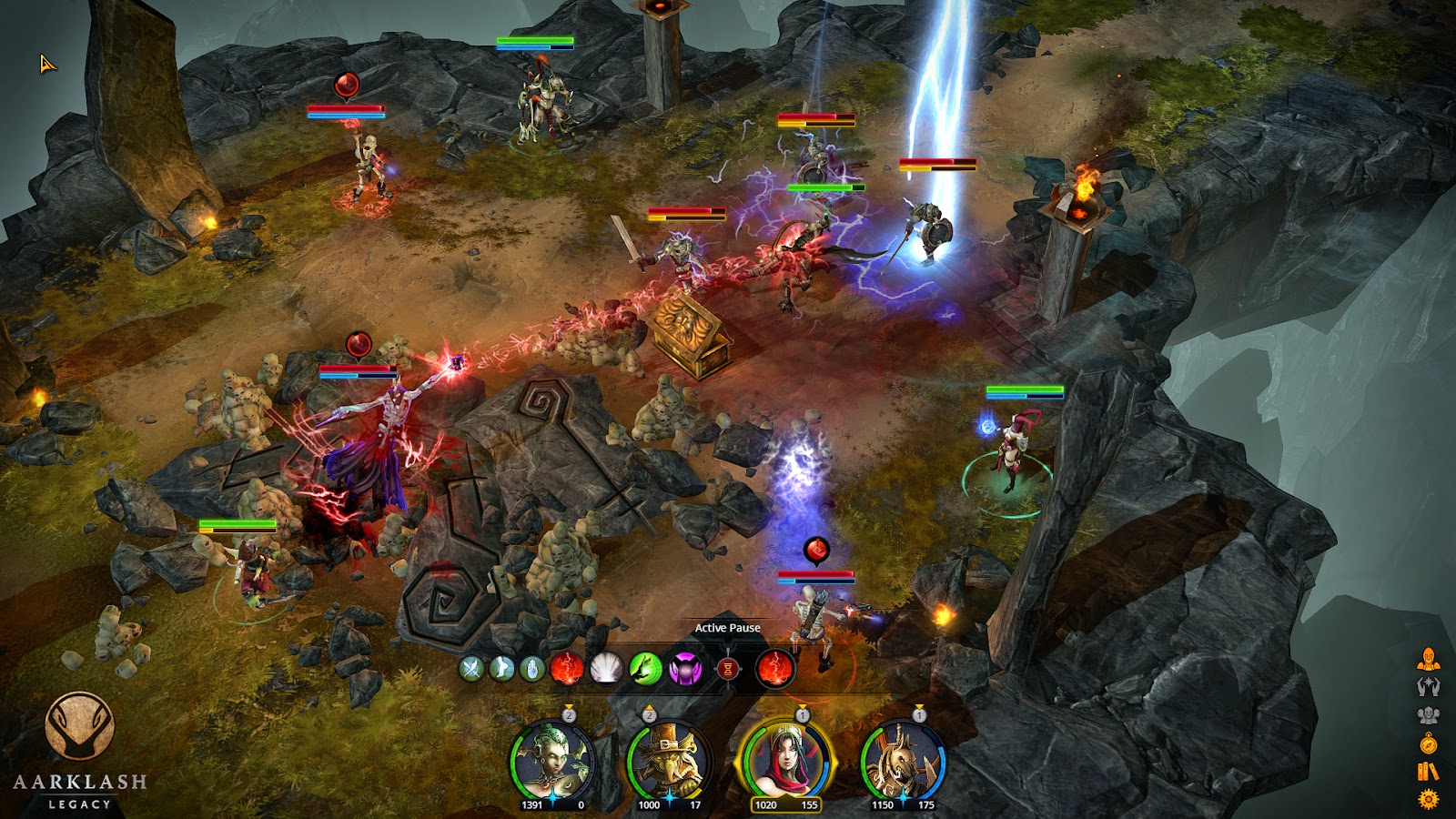Open the hands-with-star skills icon
This screenshot has width=1456, height=819.
point(1428,686)
